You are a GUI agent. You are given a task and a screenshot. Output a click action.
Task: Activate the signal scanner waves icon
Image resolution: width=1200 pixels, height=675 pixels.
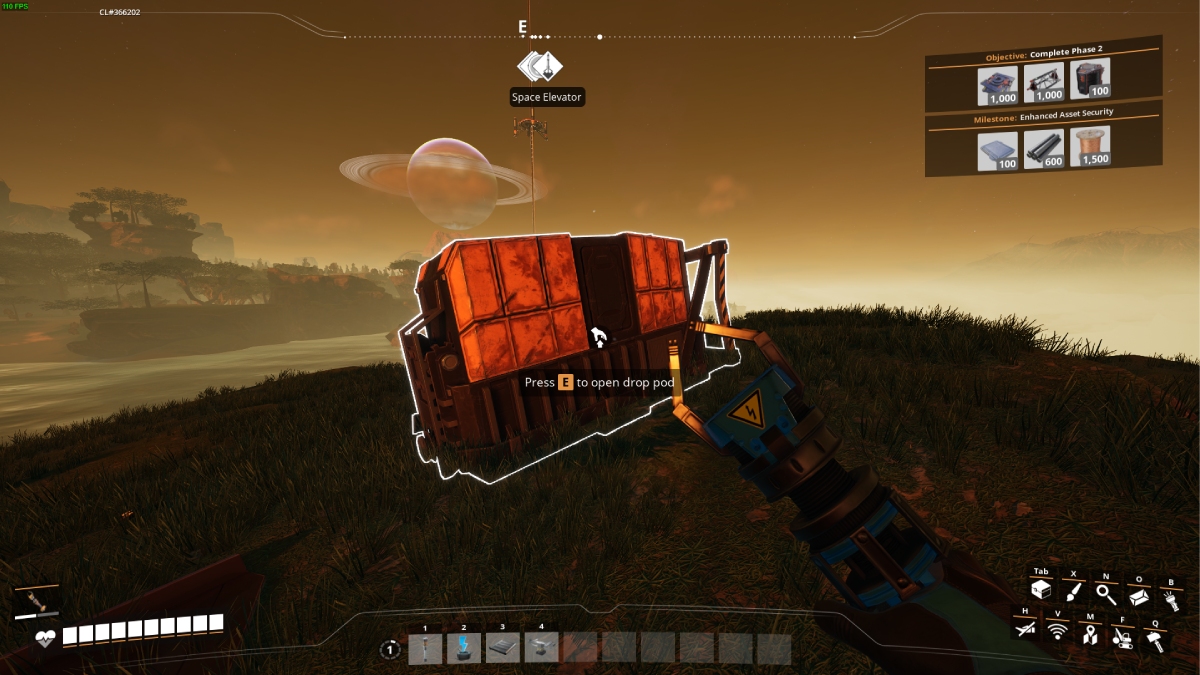pos(1057,631)
